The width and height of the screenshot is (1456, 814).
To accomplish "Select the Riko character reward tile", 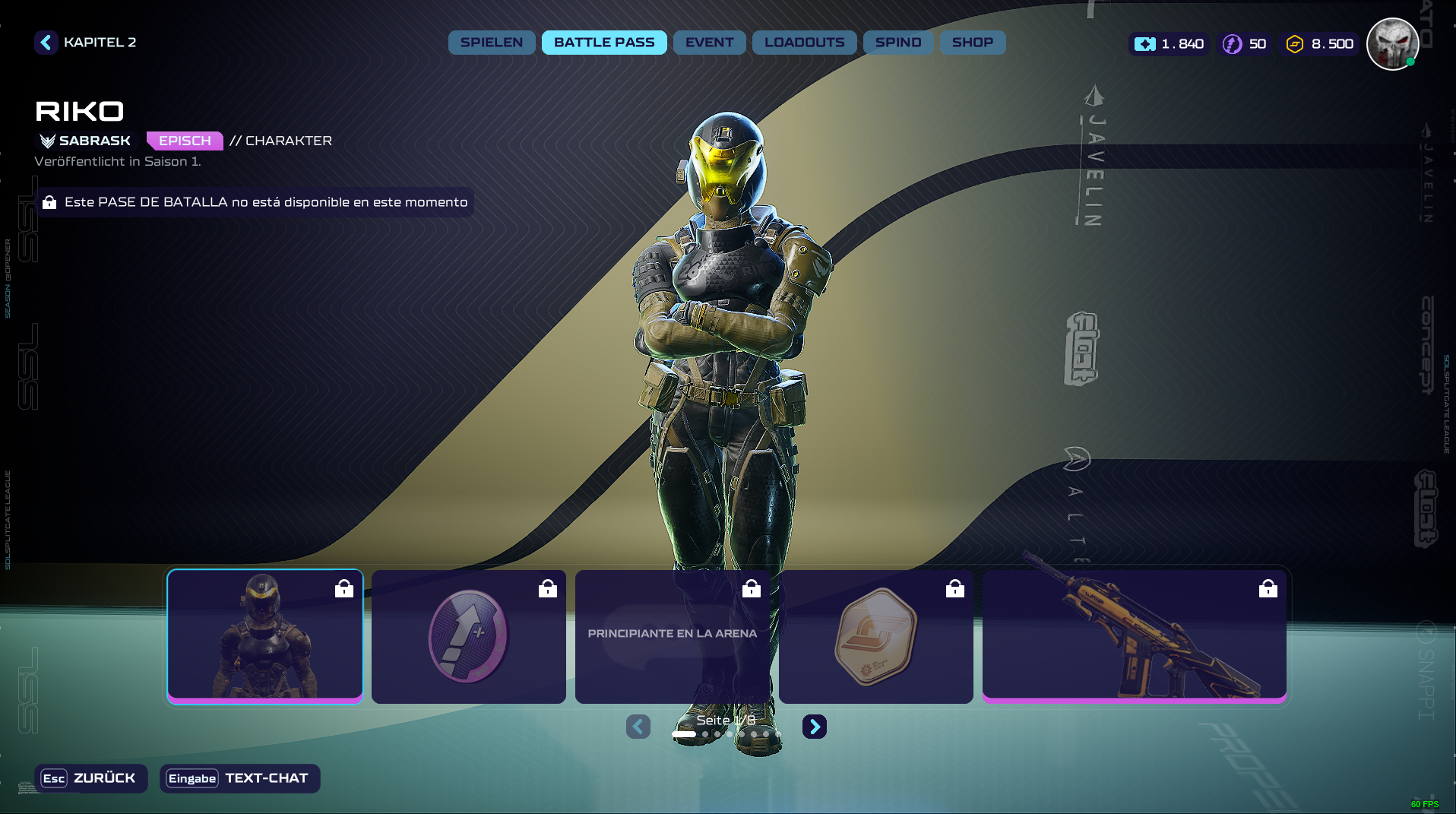I will (x=265, y=636).
